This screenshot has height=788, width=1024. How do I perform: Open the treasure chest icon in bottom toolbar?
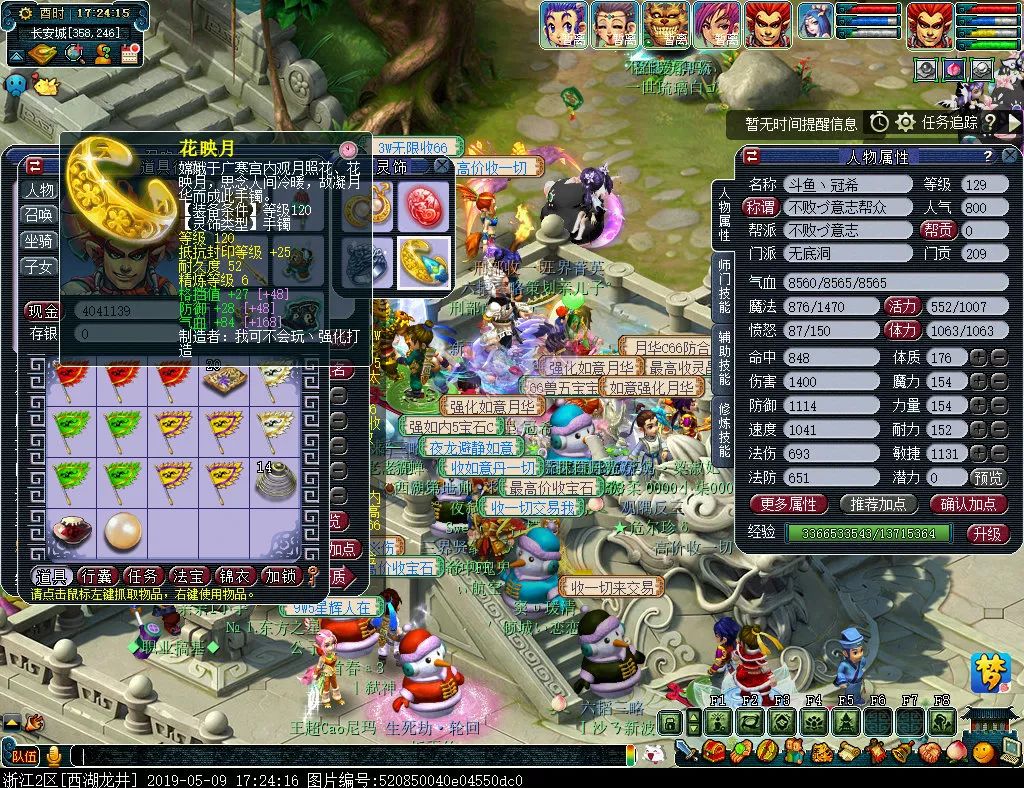(714, 751)
